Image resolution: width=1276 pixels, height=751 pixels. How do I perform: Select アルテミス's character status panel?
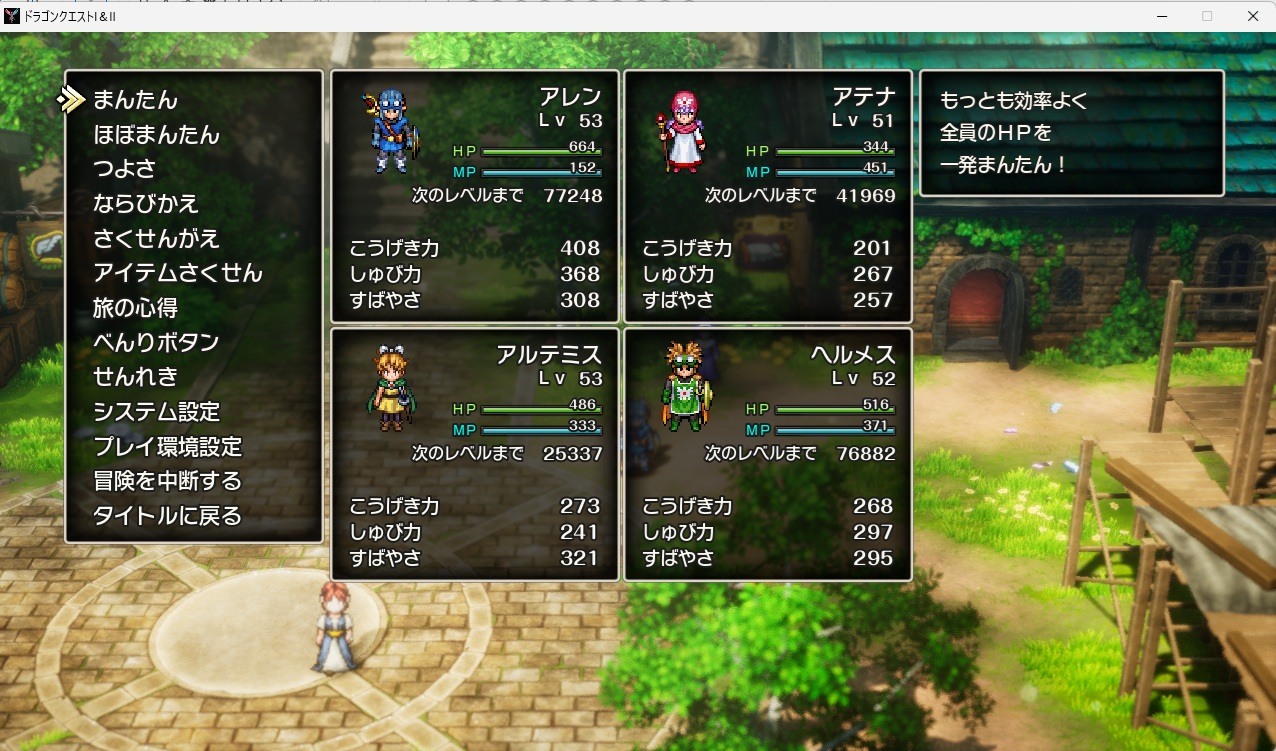[x=475, y=454]
